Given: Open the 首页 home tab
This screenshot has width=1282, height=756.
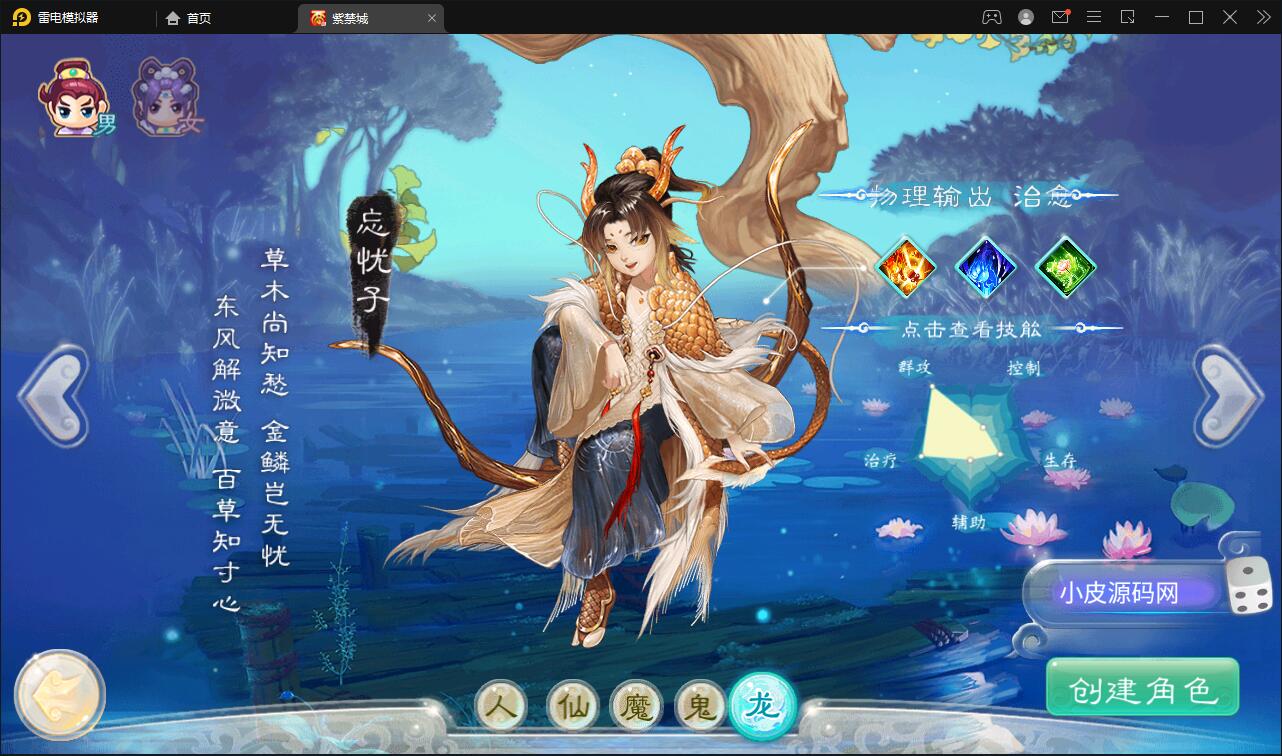Looking at the screenshot, I should [188, 17].
